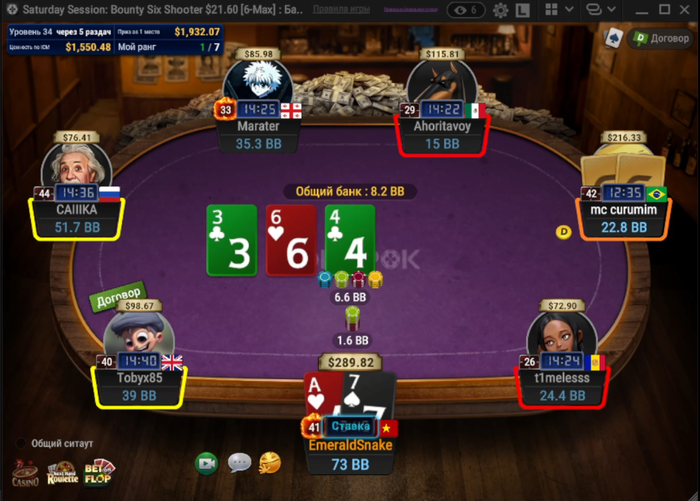Show the spectators list with the eye icon
The image size is (700, 501).
pos(466,10)
